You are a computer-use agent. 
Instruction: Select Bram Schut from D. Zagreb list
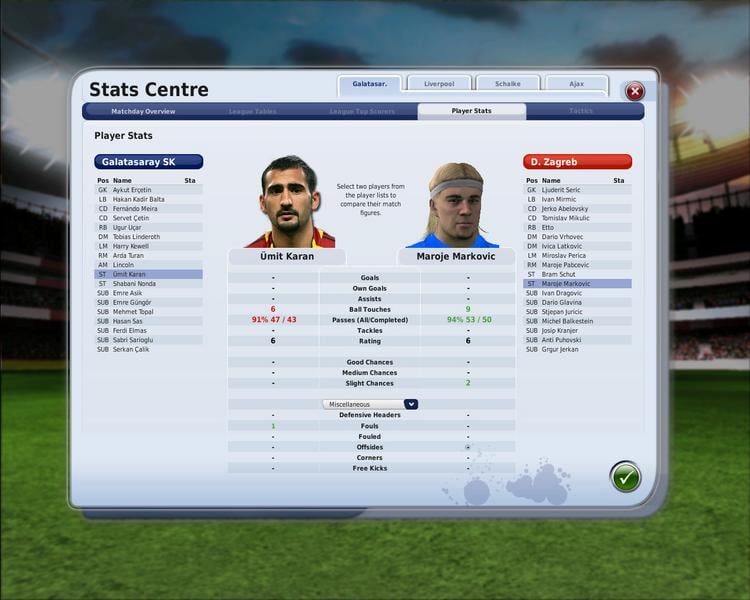[559, 274]
